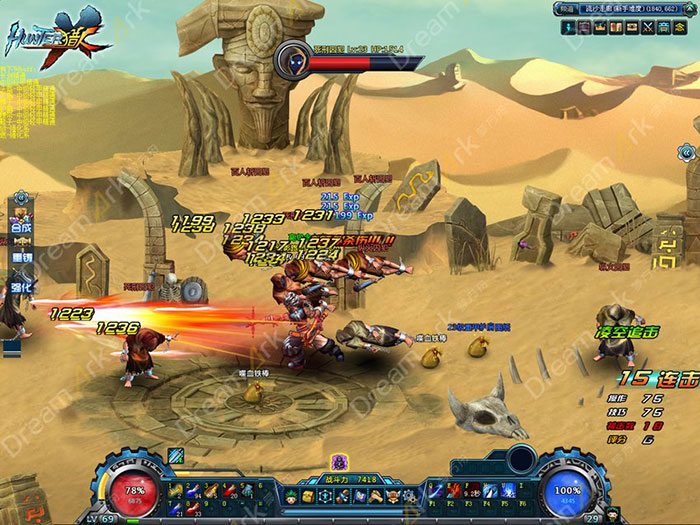Viewport: 700px width, 525px height.
Task: Open the character face icon in bottom menu
Action: click(x=290, y=497)
